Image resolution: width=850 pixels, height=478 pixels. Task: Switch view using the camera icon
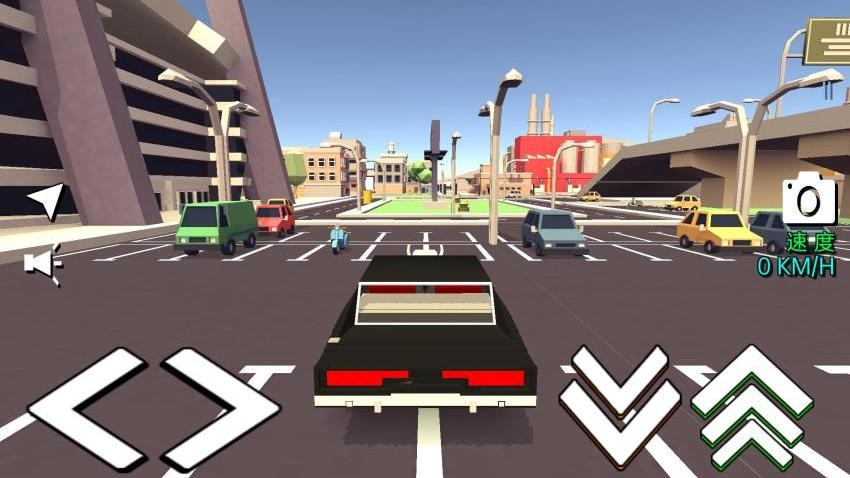click(x=809, y=200)
